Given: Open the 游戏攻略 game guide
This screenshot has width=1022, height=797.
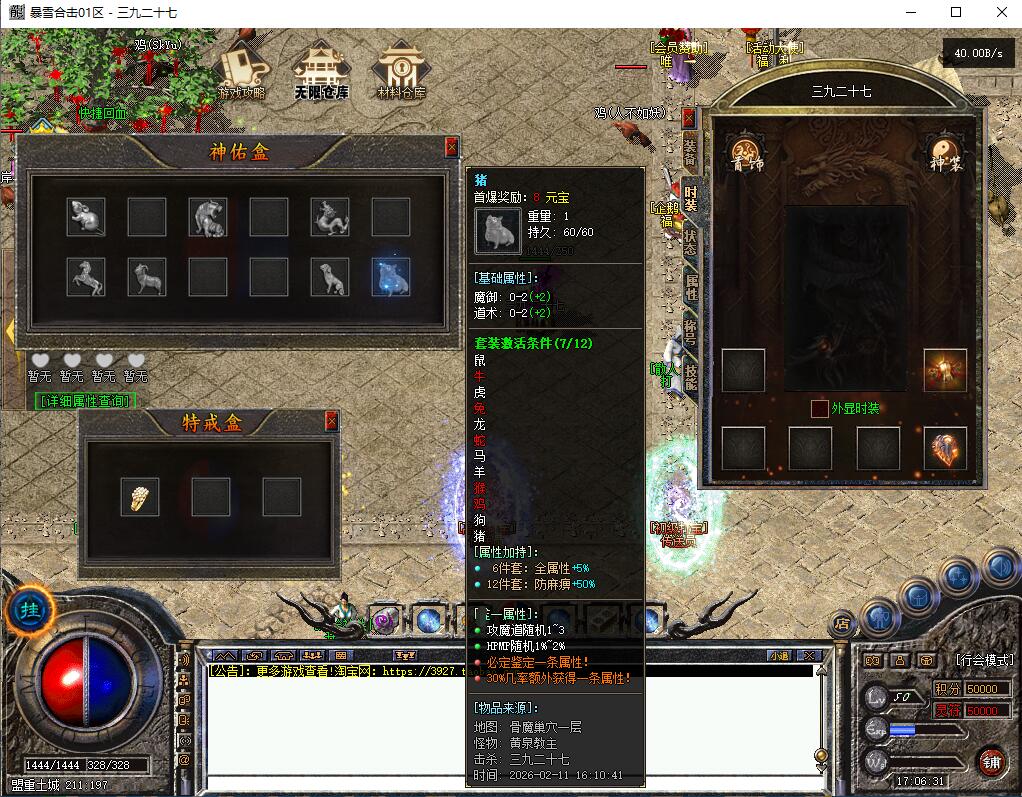Looking at the screenshot, I should 241,71.
